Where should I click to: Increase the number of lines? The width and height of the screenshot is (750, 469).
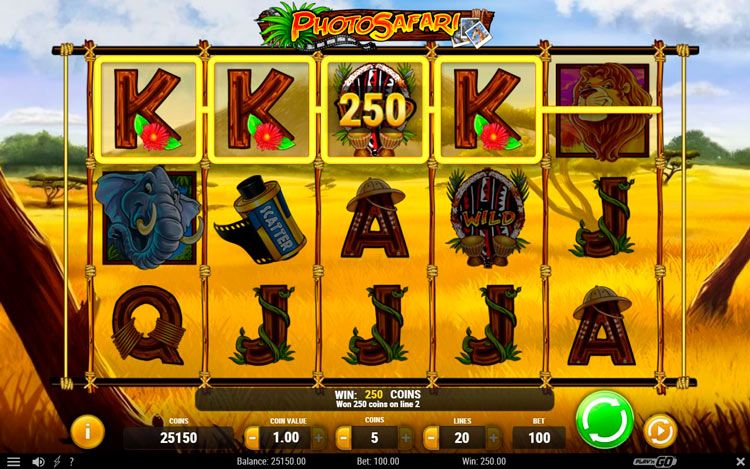pyautogui.click(x=495, y=437)
